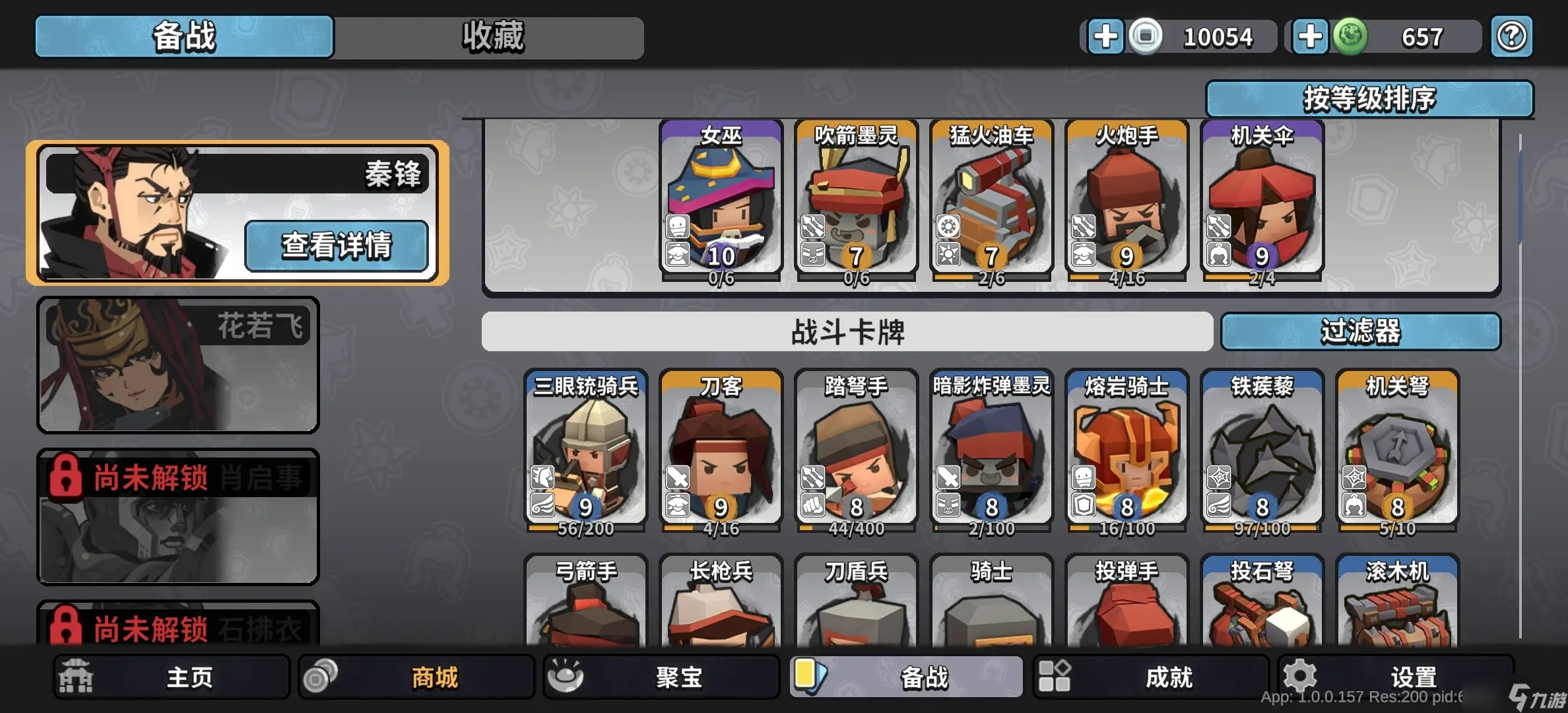Open the 主页 home icon
The height and width of the screenshot is (713, 1568).
pyautogui.click(x=76, y=677)
